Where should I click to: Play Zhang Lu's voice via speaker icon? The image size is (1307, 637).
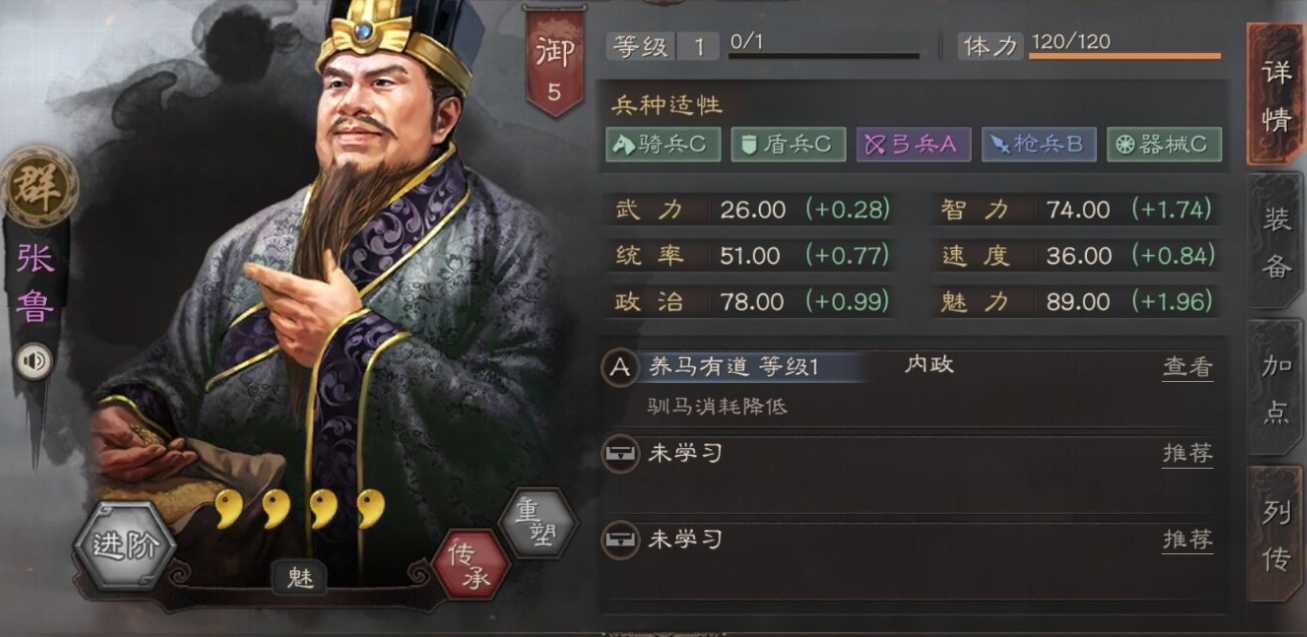click(34, 361)
